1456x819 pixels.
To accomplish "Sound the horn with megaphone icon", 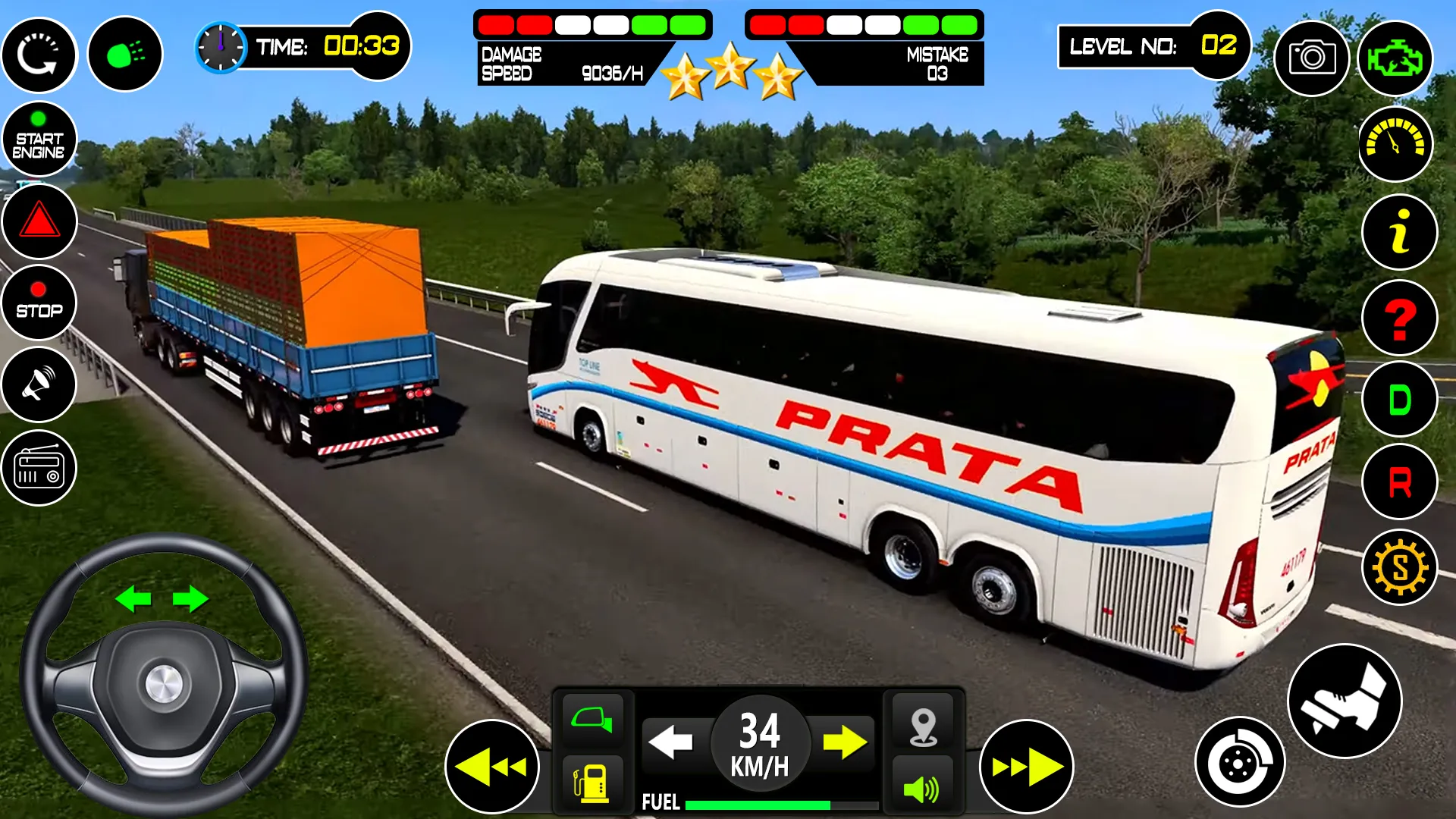I will point(39,385).
